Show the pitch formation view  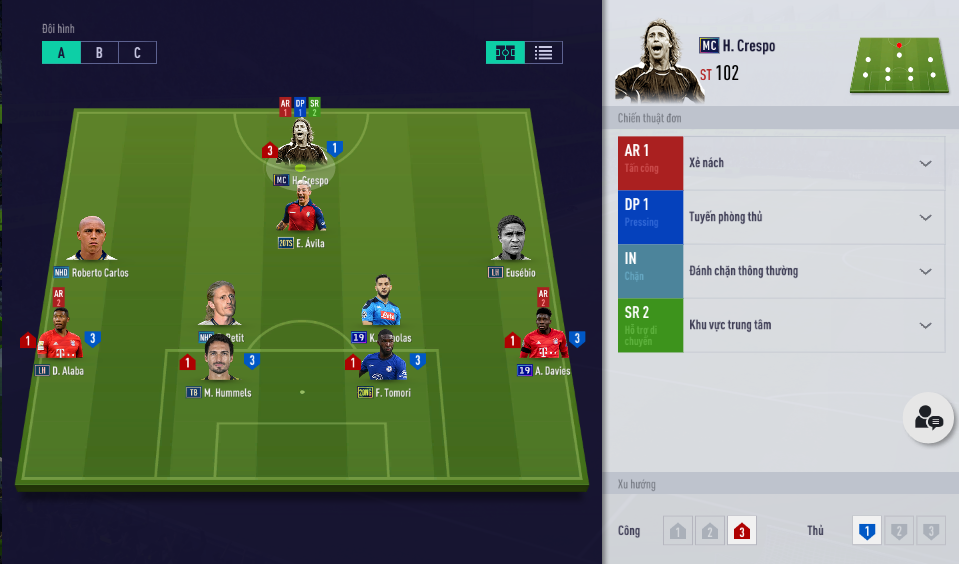[x=506, y=53]
